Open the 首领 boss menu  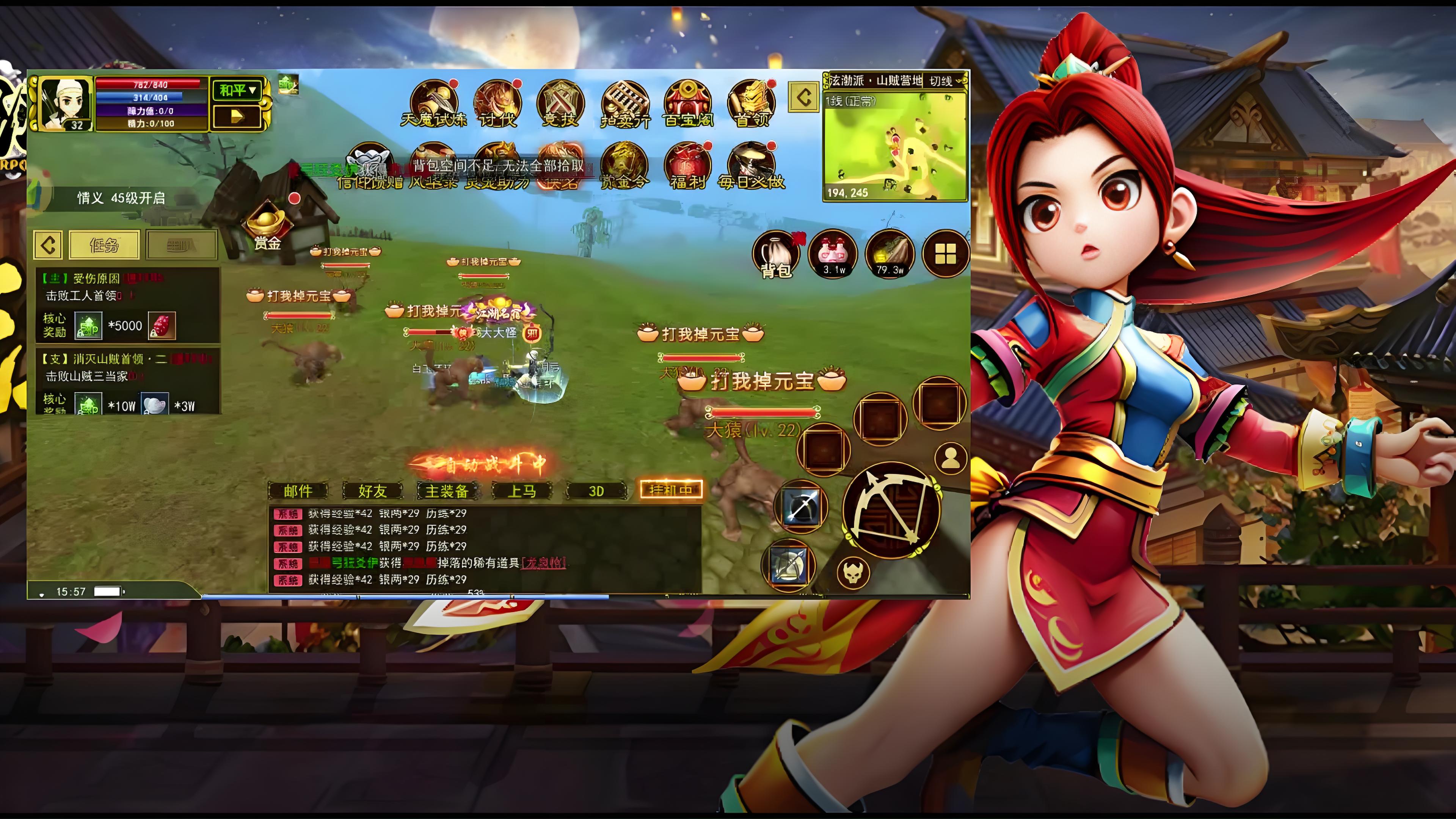pyautogui.click(x=751, y=103)
